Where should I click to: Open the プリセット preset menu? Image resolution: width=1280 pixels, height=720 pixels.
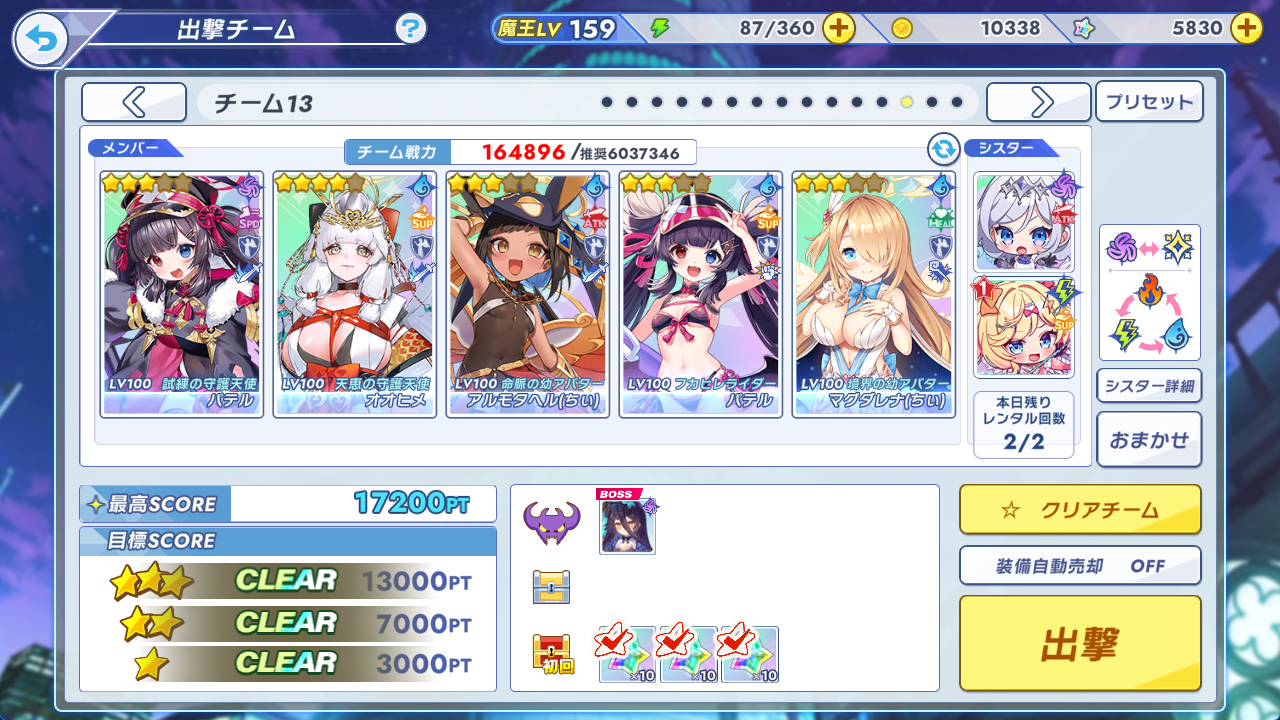pyautogui.click(x=1149, y=102)
